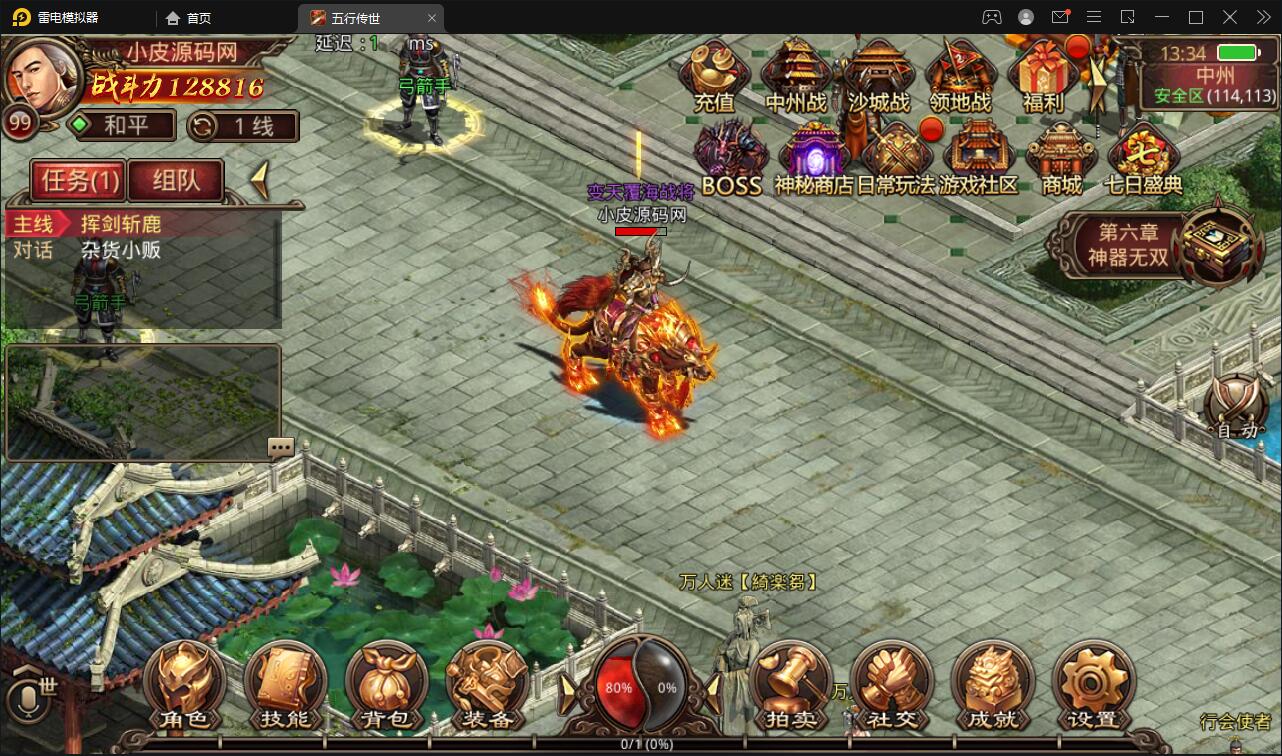The width and height of the screenshot is (1282, 756).
Task: Open the 拍卖 auction house
Action: (790, 686)
